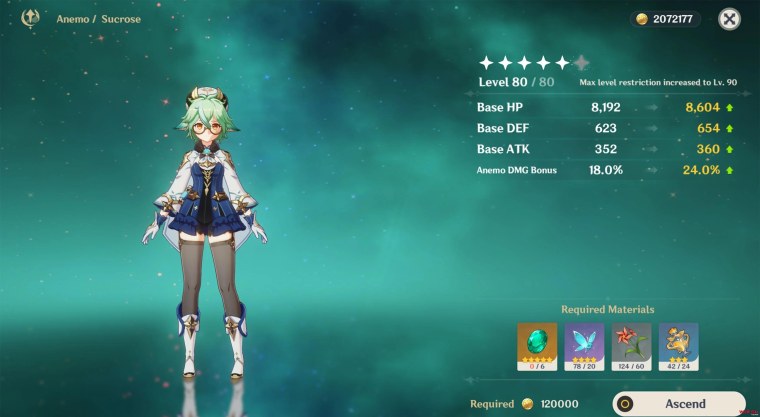Open the golden nectar material details
760x417 pixels.
tap(678, 344)
